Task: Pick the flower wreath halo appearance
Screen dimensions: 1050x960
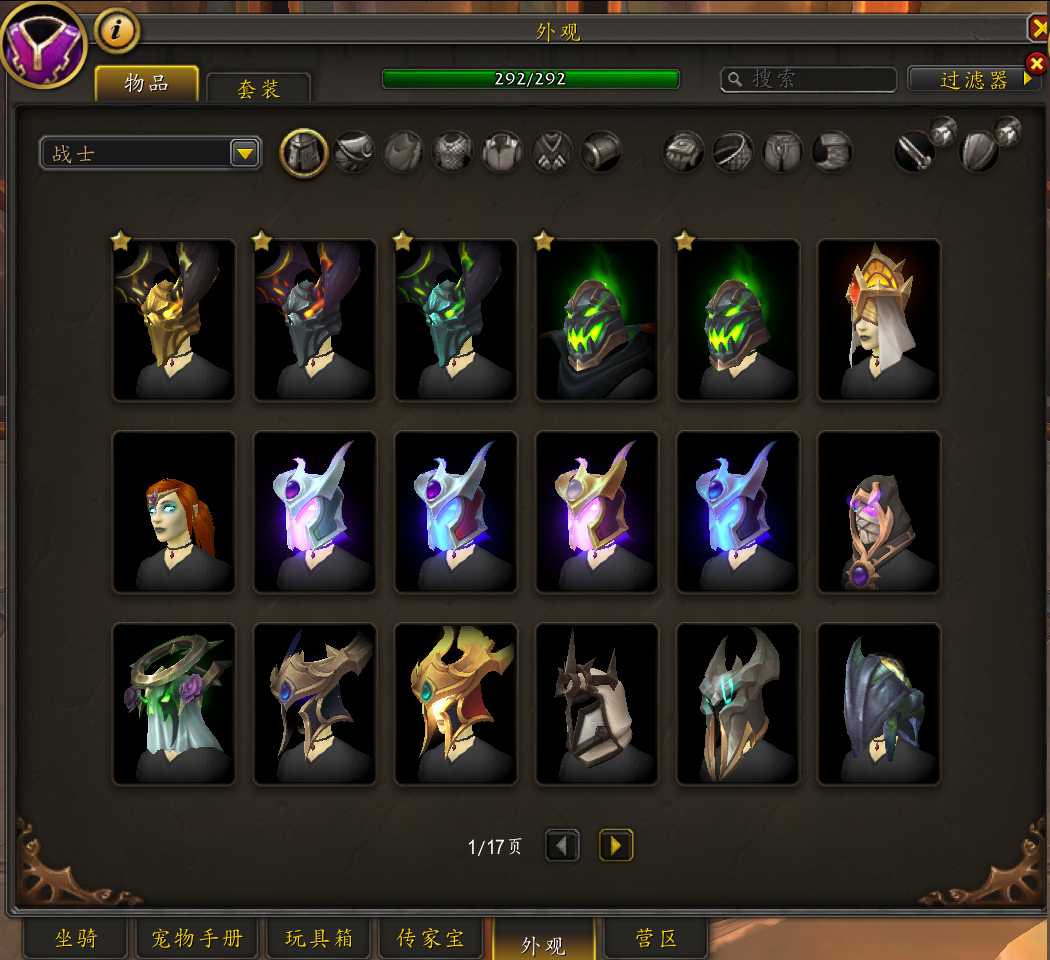Action: (174, 704)
